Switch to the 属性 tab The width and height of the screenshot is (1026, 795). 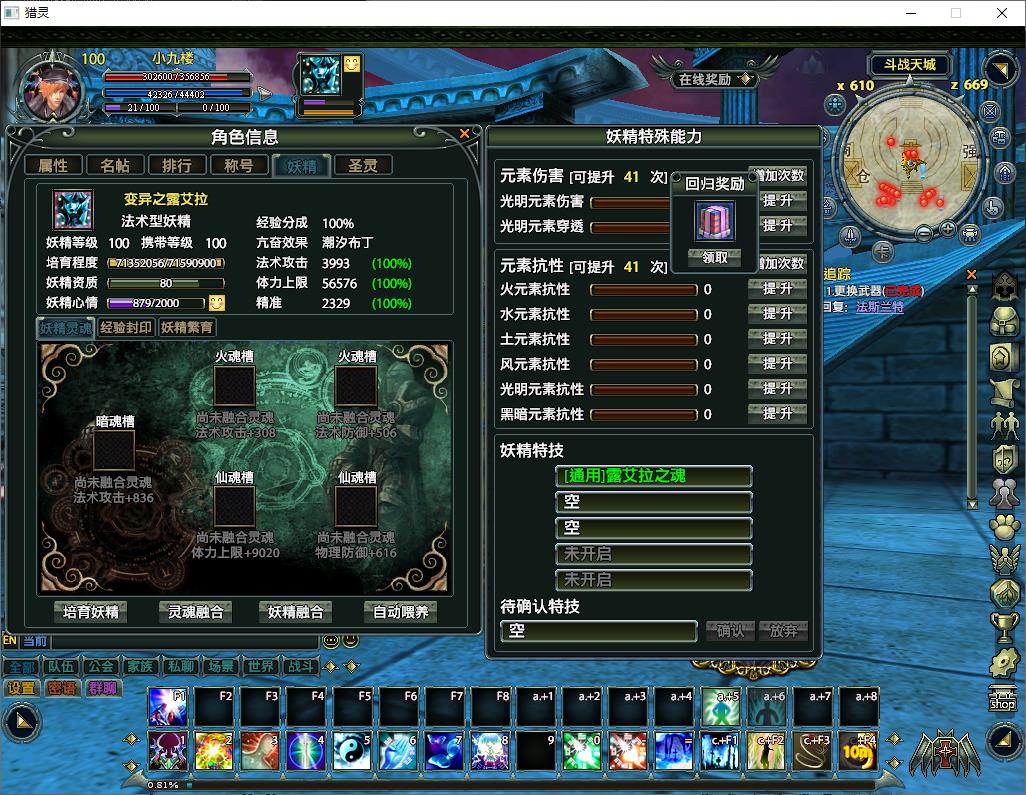click(53, 166)
